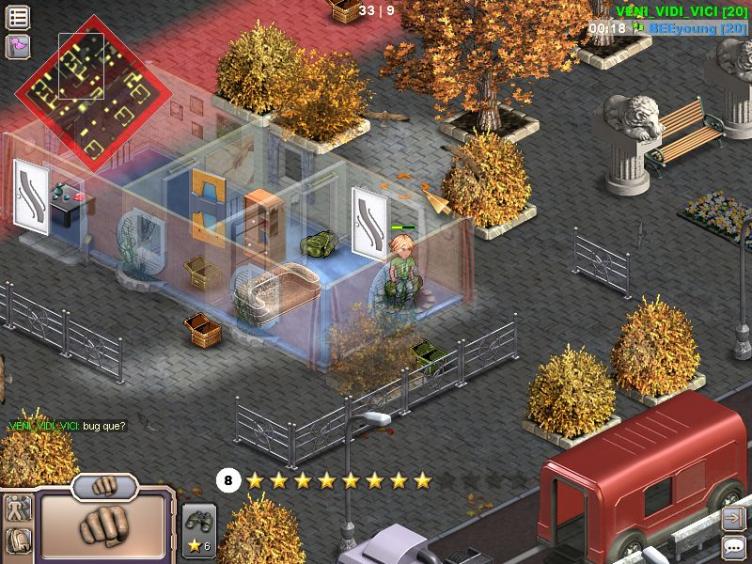
Task: Select player VENI_VIDI_VICI in the player list
Action: (x=680, y=10)
